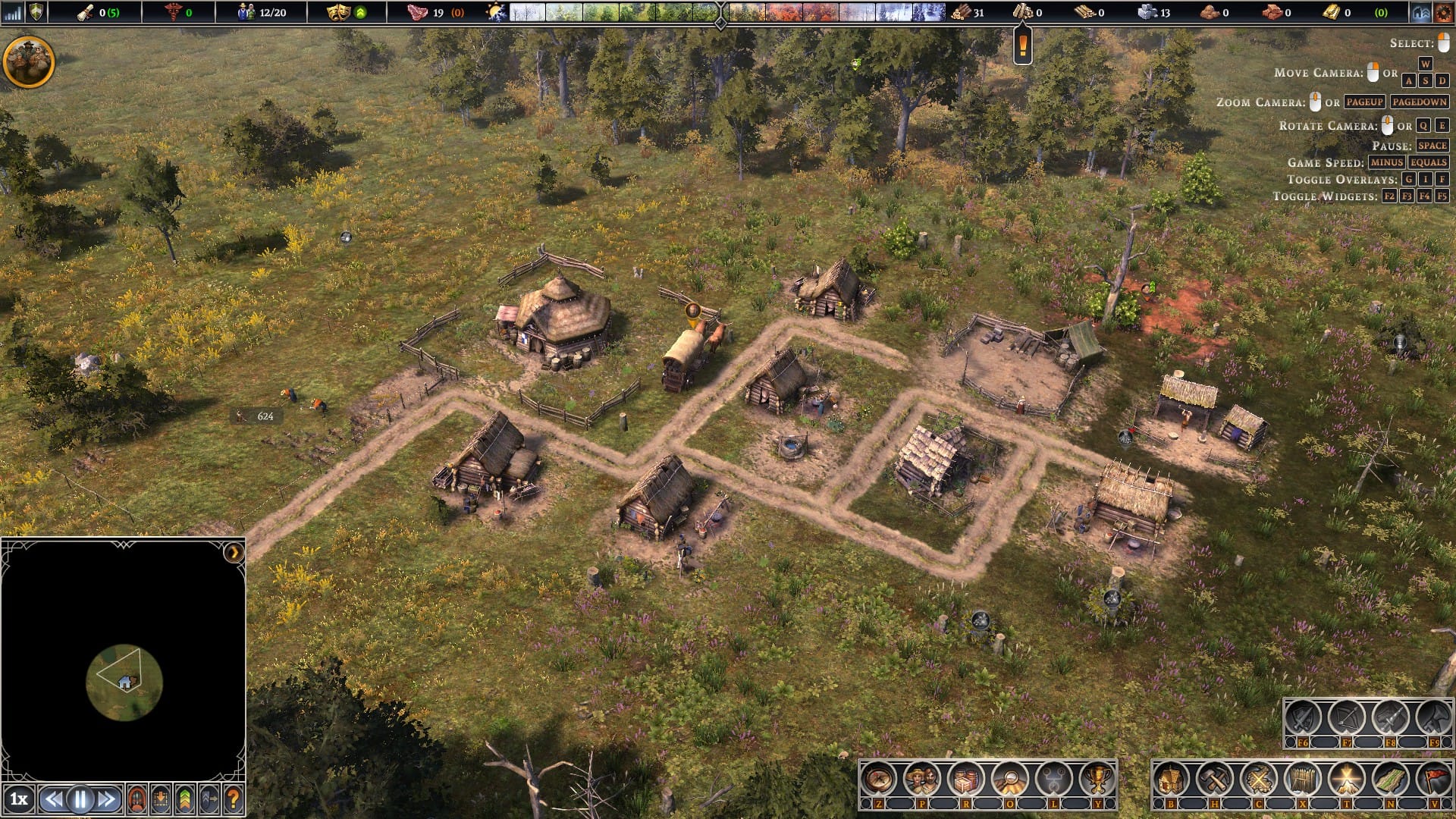Select the villager group portrait medallion
The height and width of the screenshot is (819, 1456).
point(29,62)
